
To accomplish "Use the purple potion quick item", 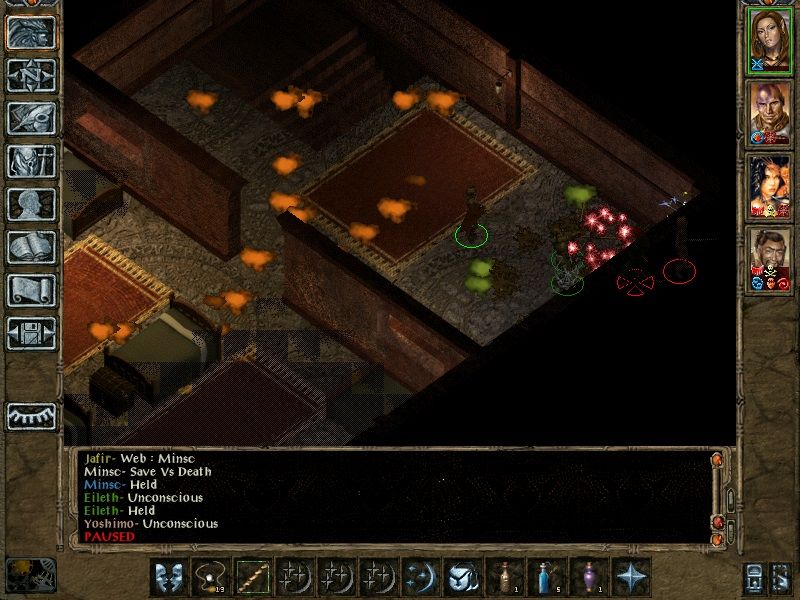I will 588,577.
